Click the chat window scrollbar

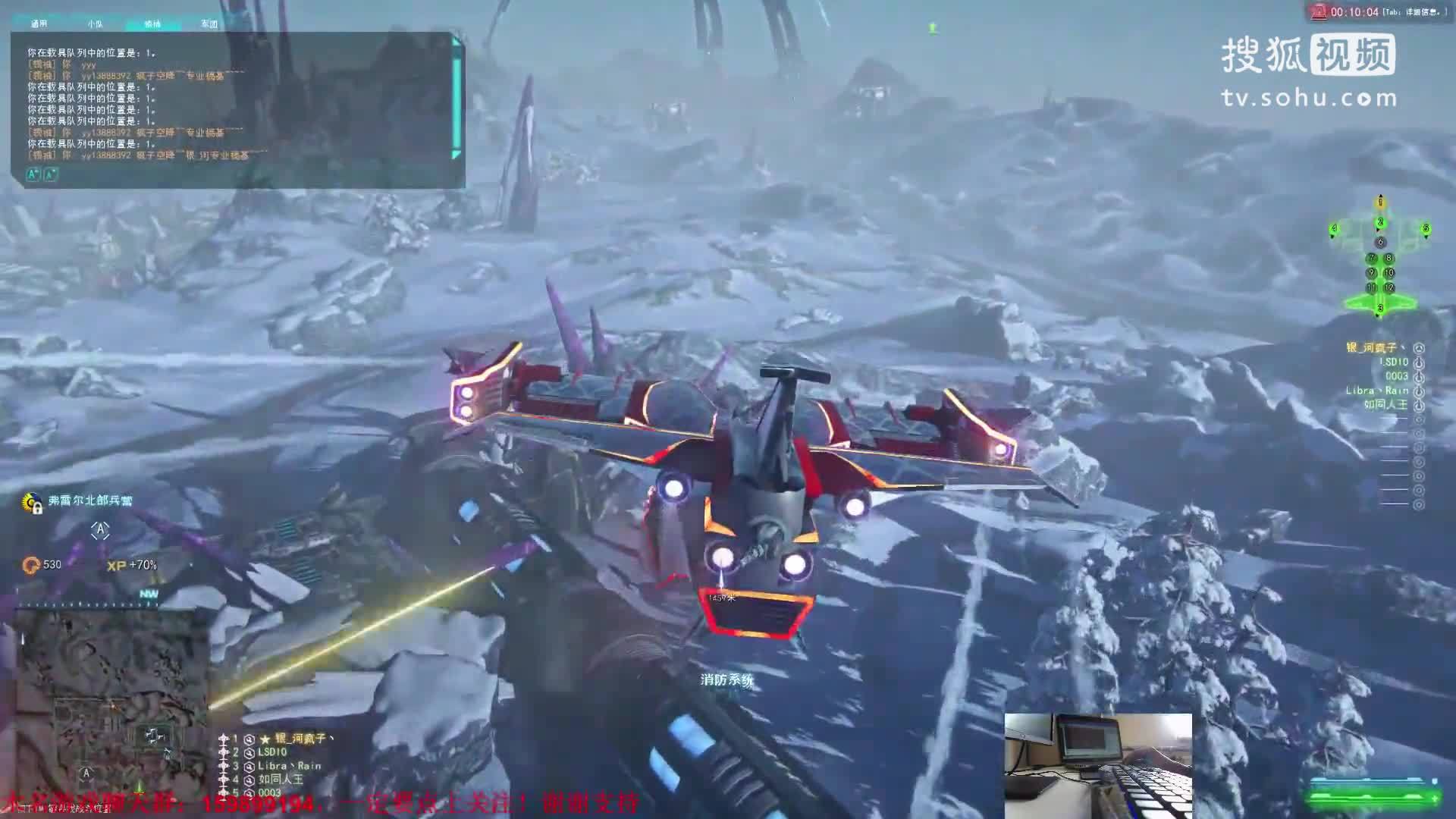457,97
